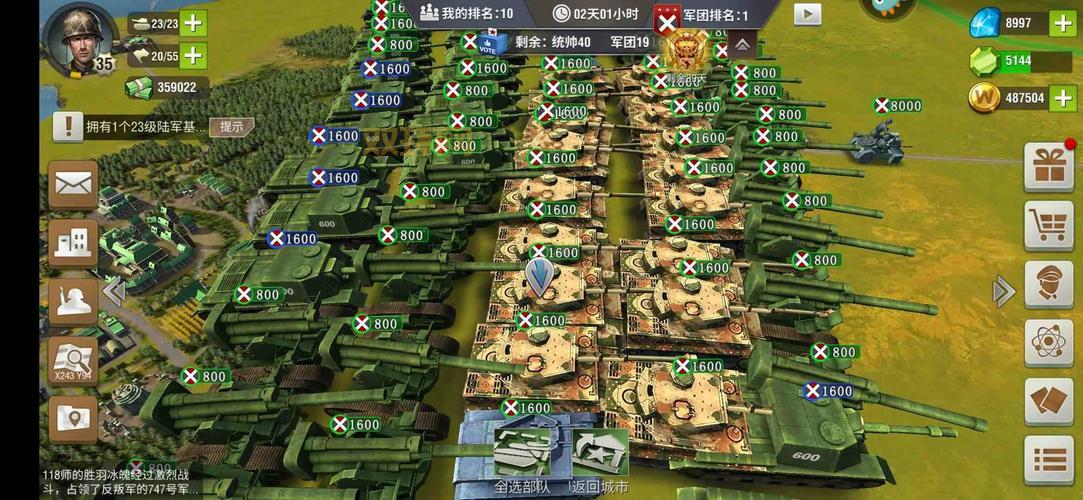Open the gift box rewards
Viewport: 1083px width, 500px height.
coord(1048,168)
